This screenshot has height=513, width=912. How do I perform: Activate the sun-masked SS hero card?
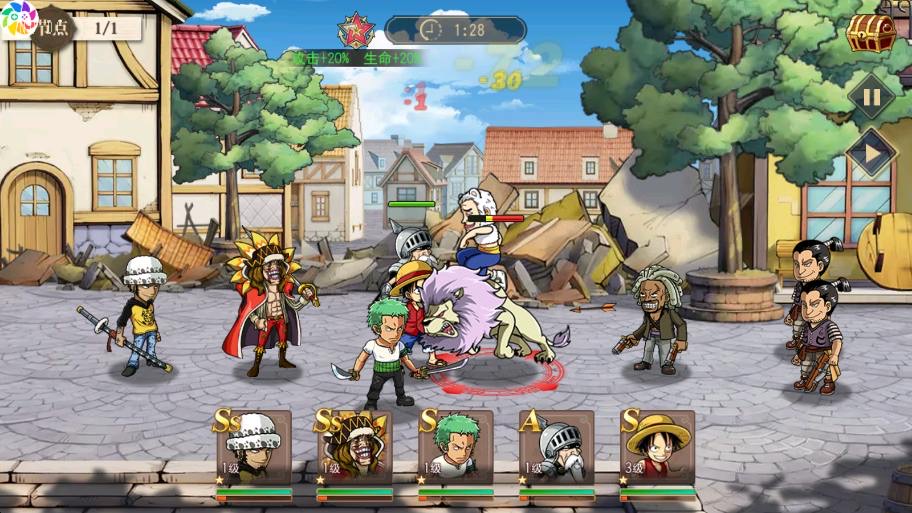[355, 447]
